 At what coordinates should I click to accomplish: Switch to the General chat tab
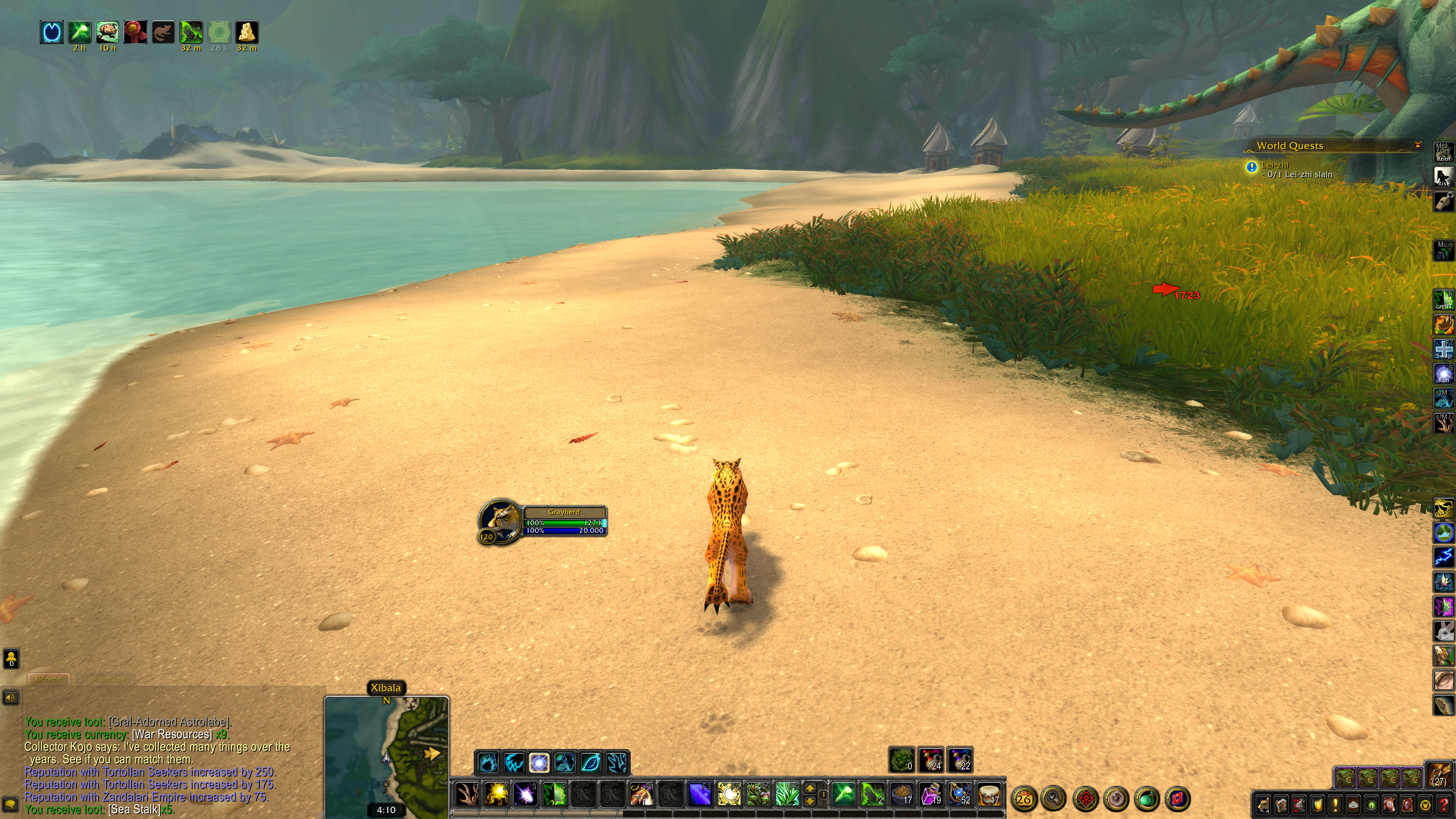coord(49,679)
